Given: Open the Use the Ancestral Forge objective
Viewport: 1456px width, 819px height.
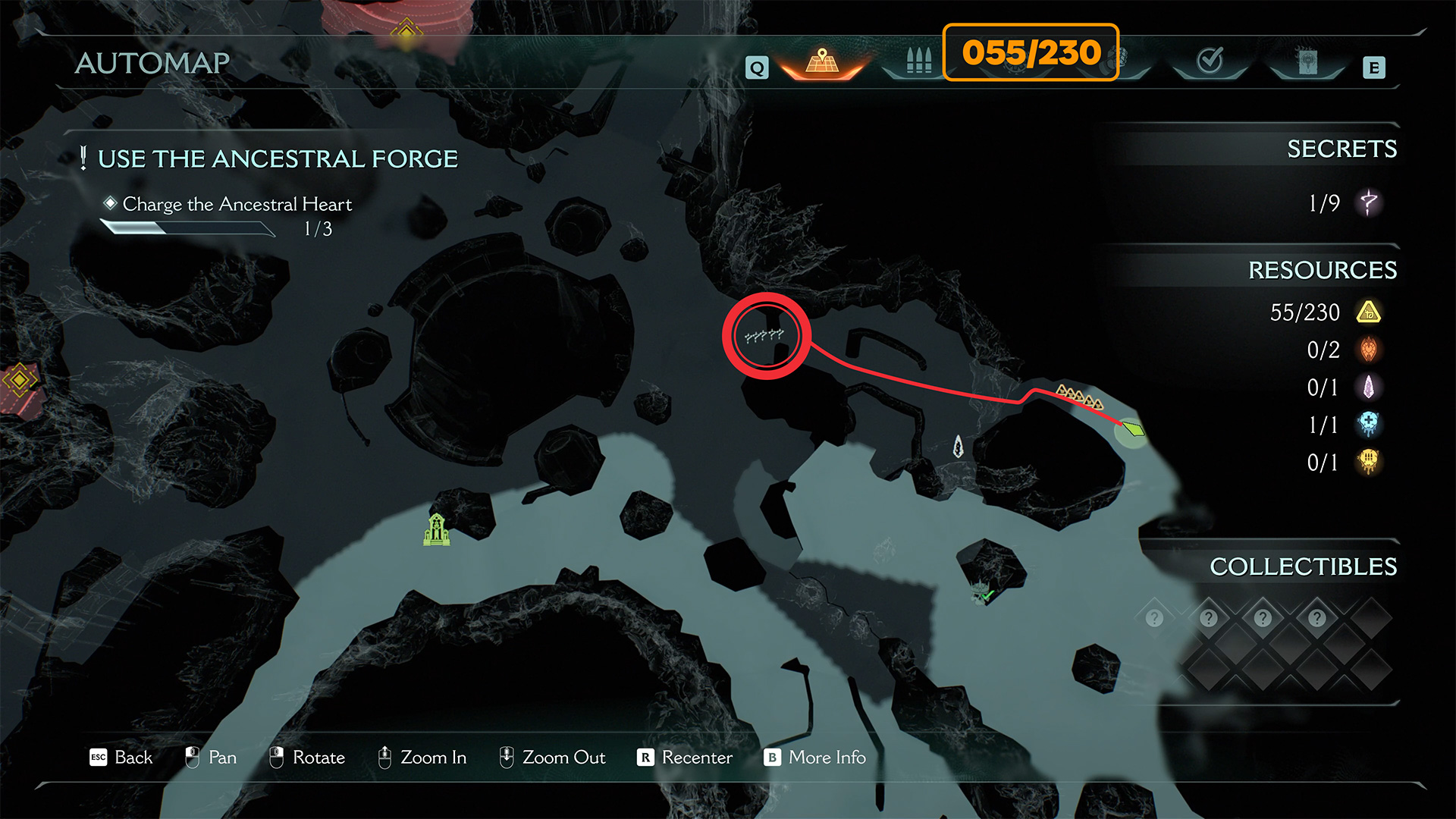Looking at the screenshot, I should [x=278, y=159].
